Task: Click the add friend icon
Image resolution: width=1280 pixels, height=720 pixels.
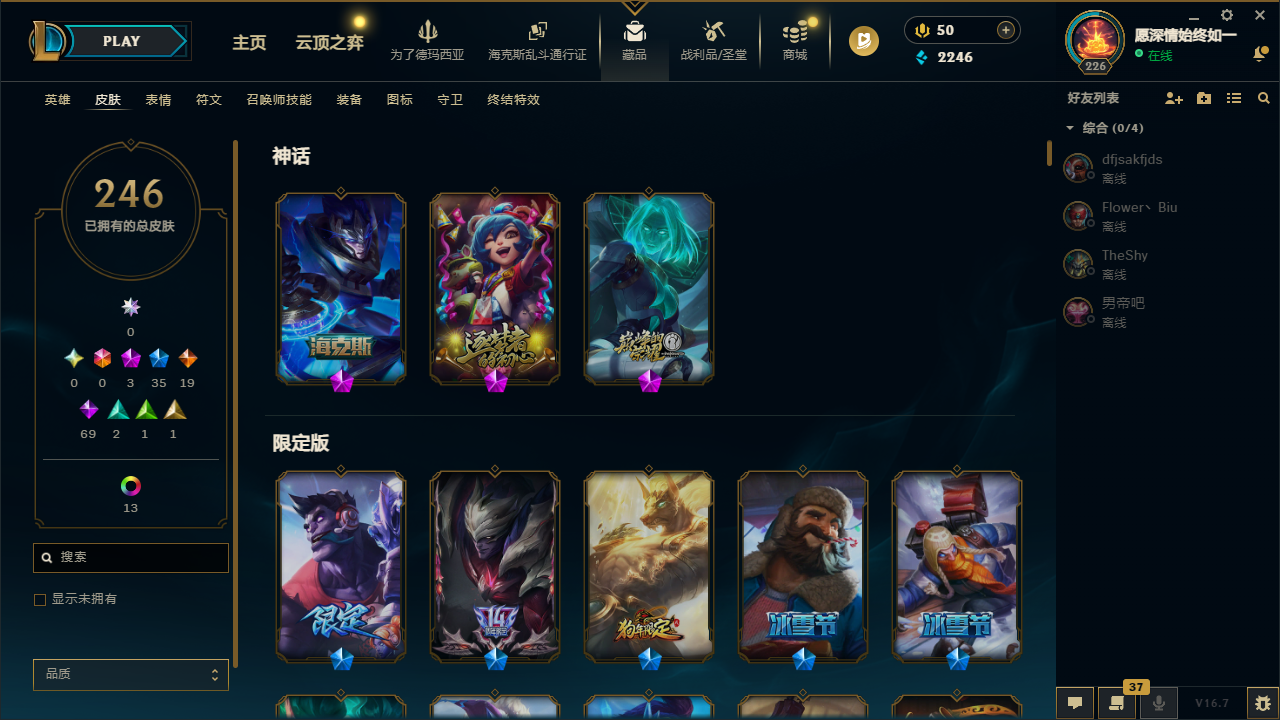Action: coord(1174,98)
